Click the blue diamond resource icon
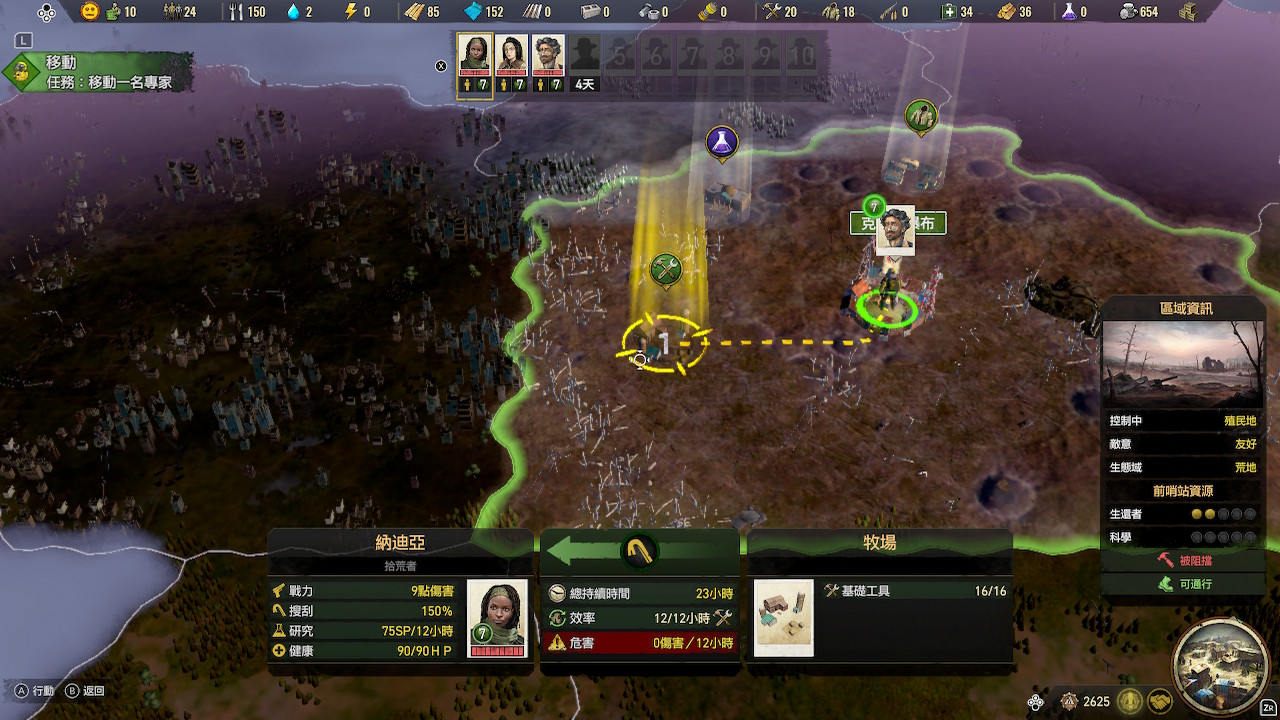Screen dimensions: 1280x720 click(x=473, y=12)
